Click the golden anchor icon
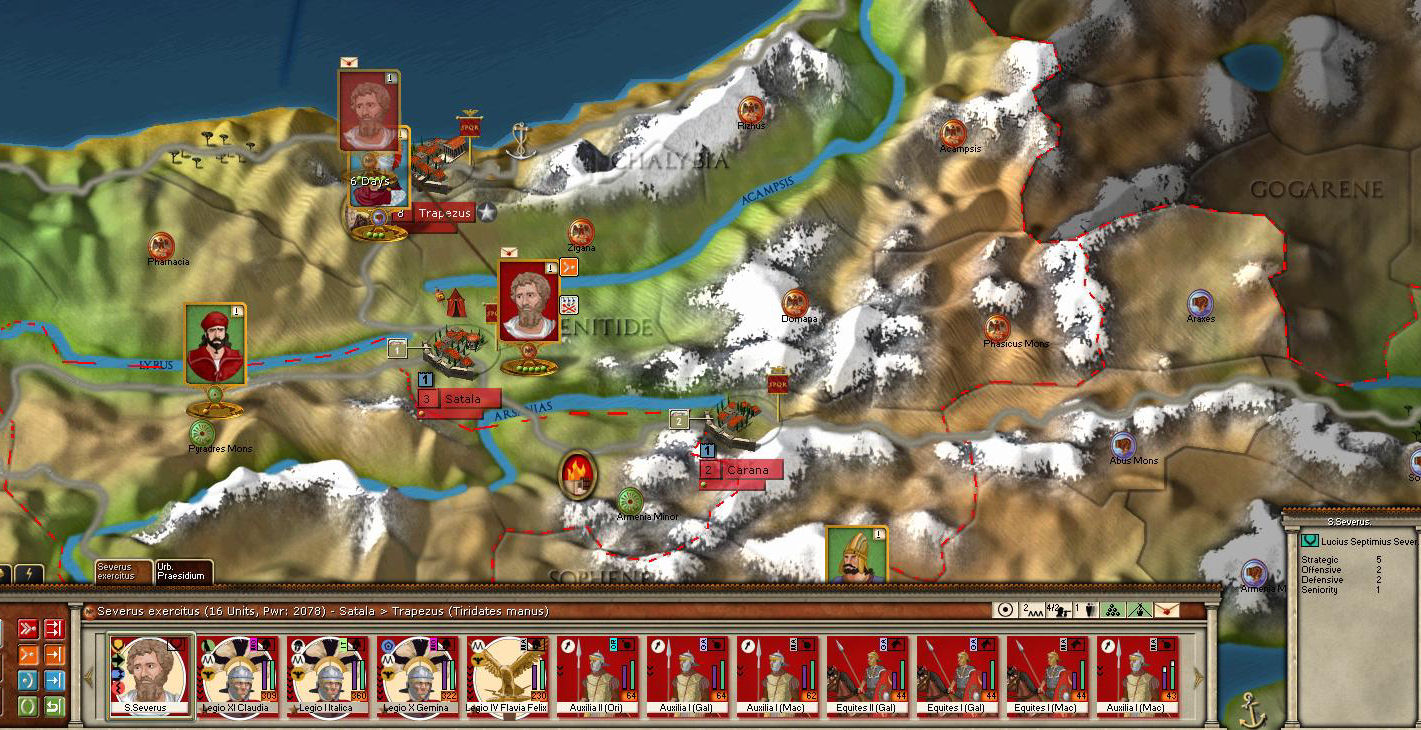1421x730 pixels. tap(1251, 709)
